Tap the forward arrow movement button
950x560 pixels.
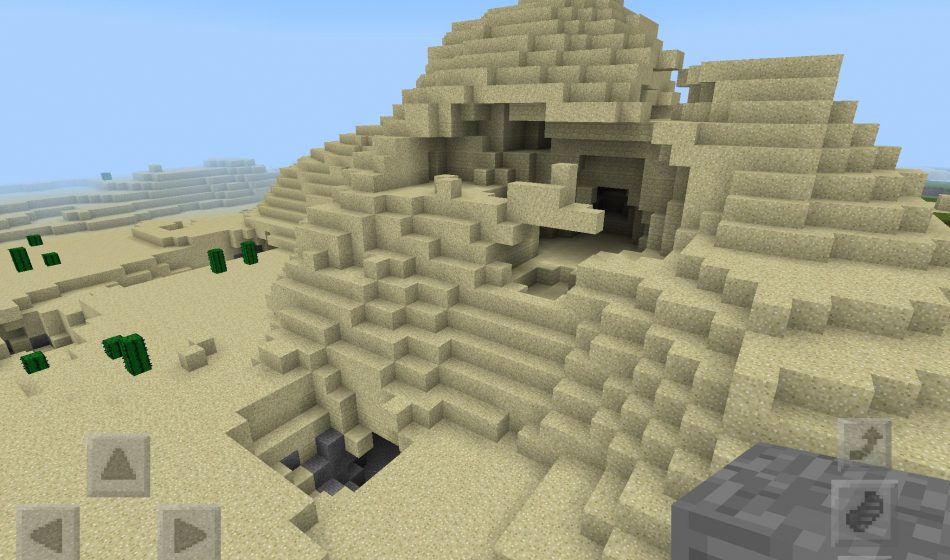[x=118, y=465]
